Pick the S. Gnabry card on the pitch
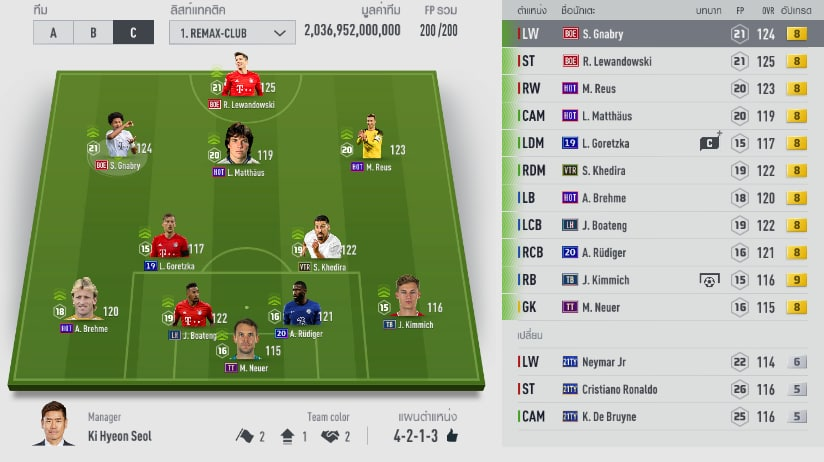 click(120, 142)
